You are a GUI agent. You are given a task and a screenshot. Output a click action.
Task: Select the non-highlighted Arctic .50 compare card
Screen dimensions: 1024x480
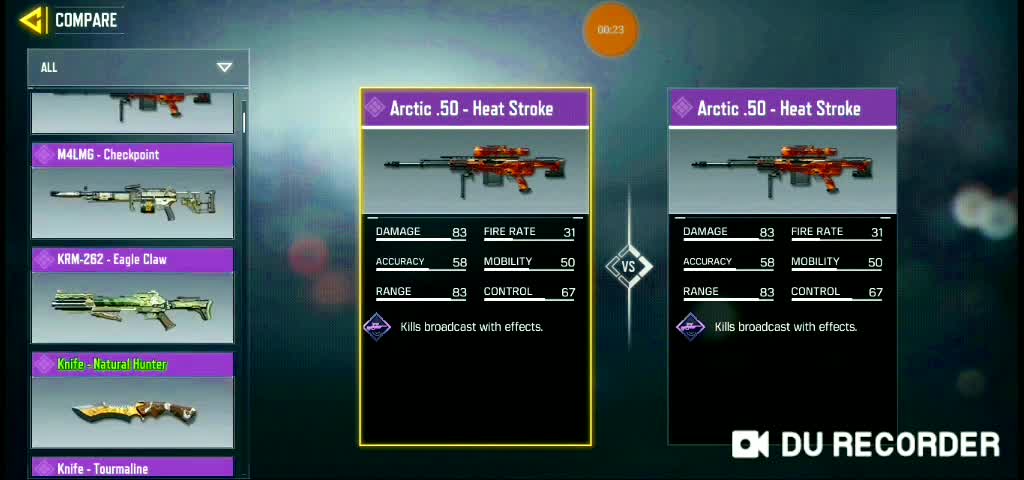(x=782, y=266)
